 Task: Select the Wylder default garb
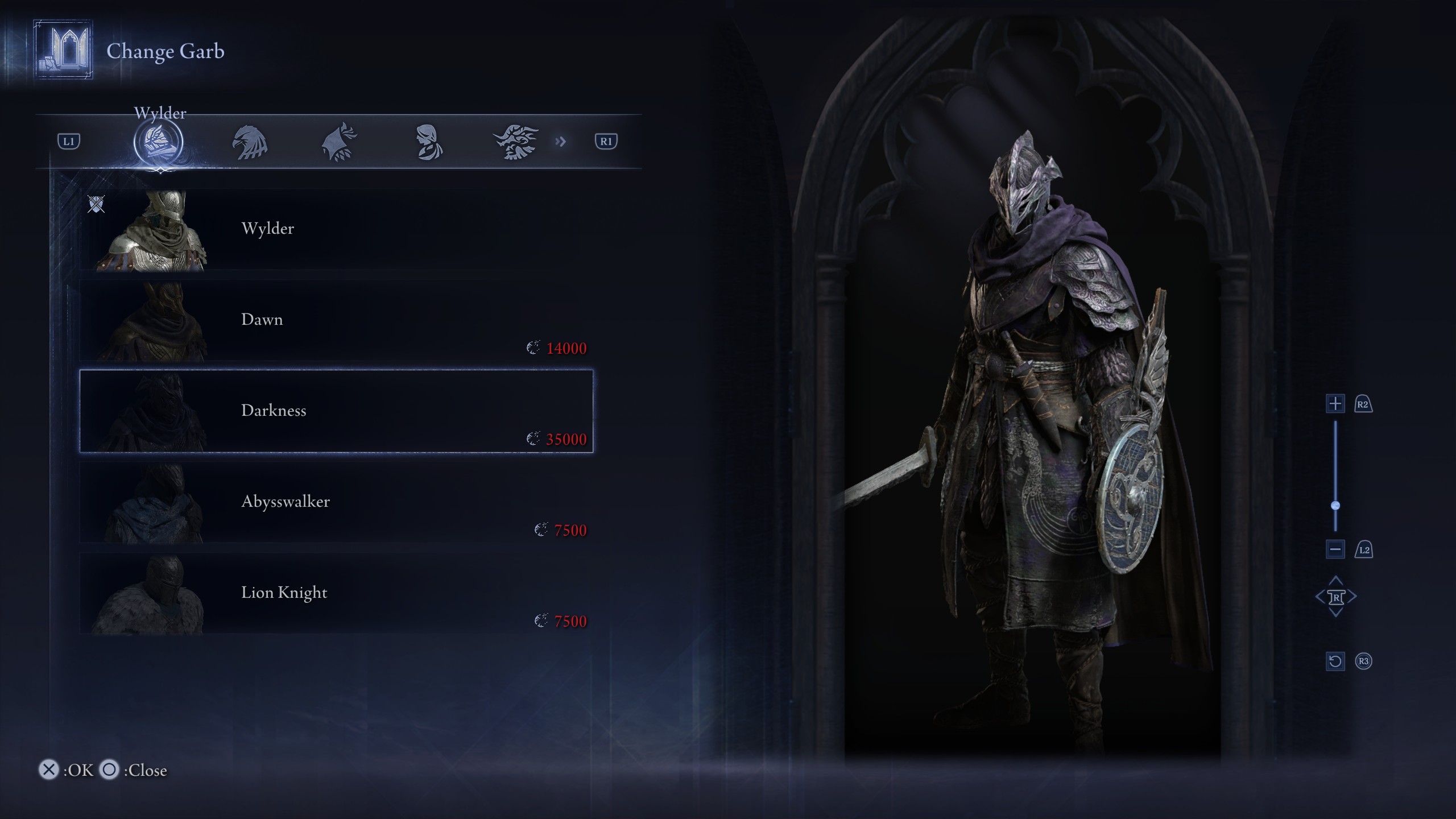pyautogui.click(x=336, y=229)
